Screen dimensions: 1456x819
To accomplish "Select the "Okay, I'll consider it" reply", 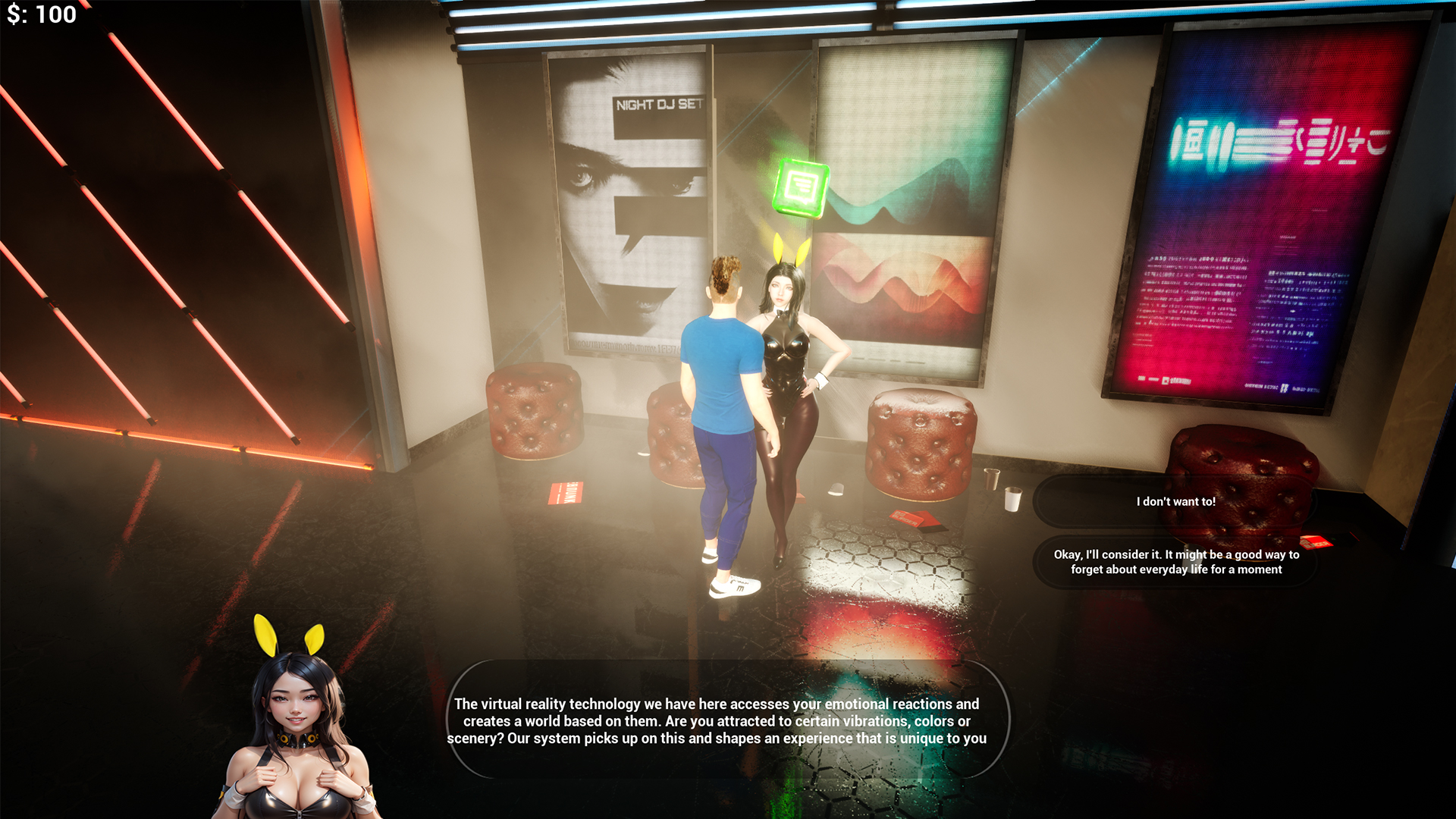I will point(1175,562).
